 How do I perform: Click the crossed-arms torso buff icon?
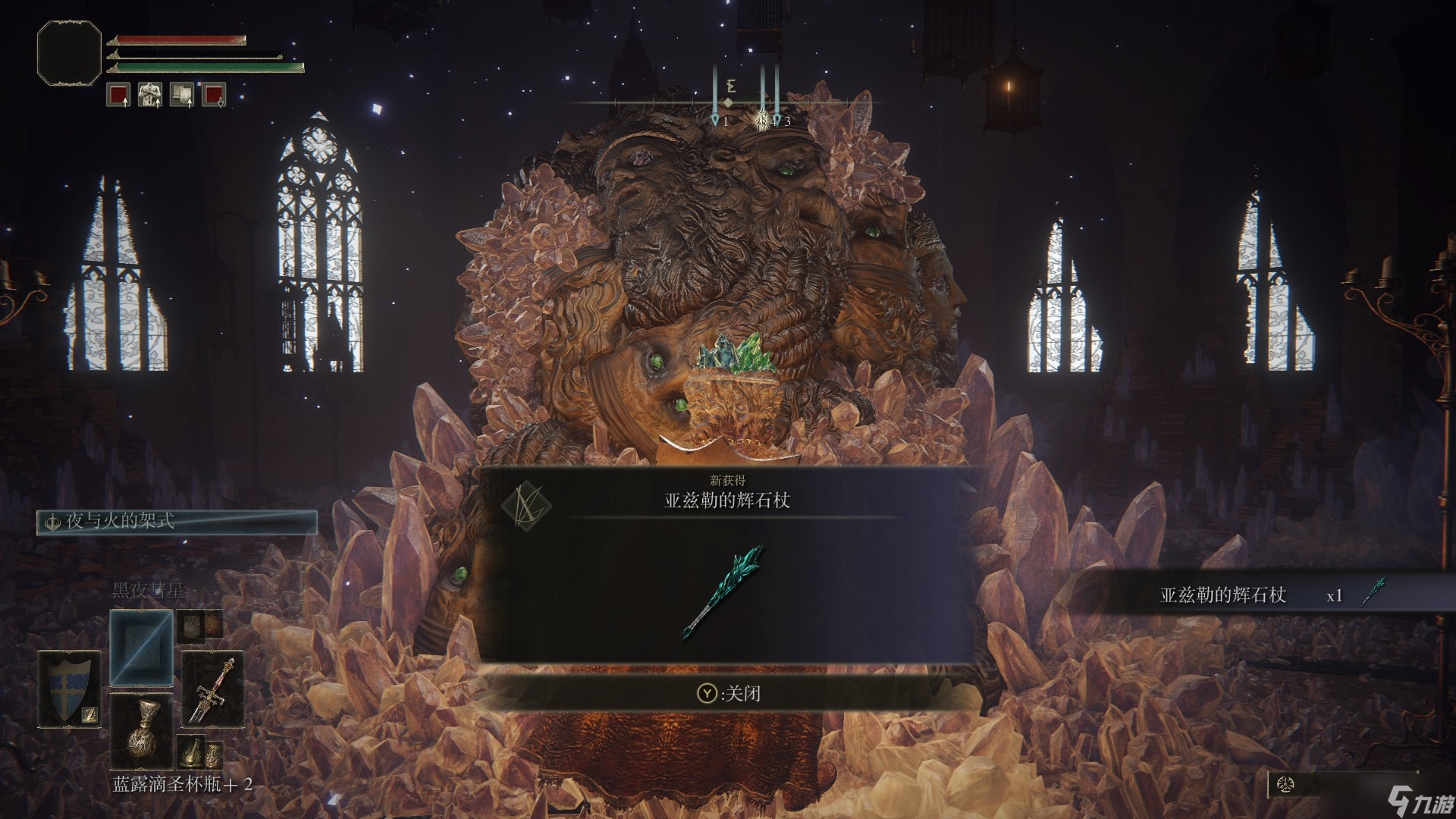pyautogui.click(x=150, y=95)
